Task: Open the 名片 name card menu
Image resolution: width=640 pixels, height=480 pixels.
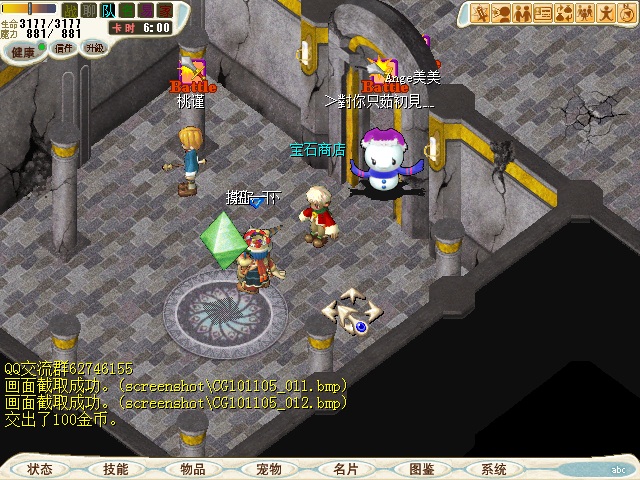Action: click(x=345, y=469)
